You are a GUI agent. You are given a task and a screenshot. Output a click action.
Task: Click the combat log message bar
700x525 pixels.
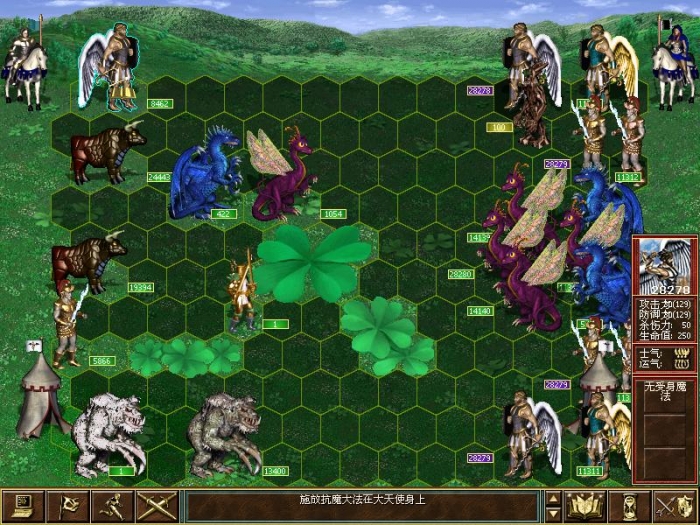362,506
